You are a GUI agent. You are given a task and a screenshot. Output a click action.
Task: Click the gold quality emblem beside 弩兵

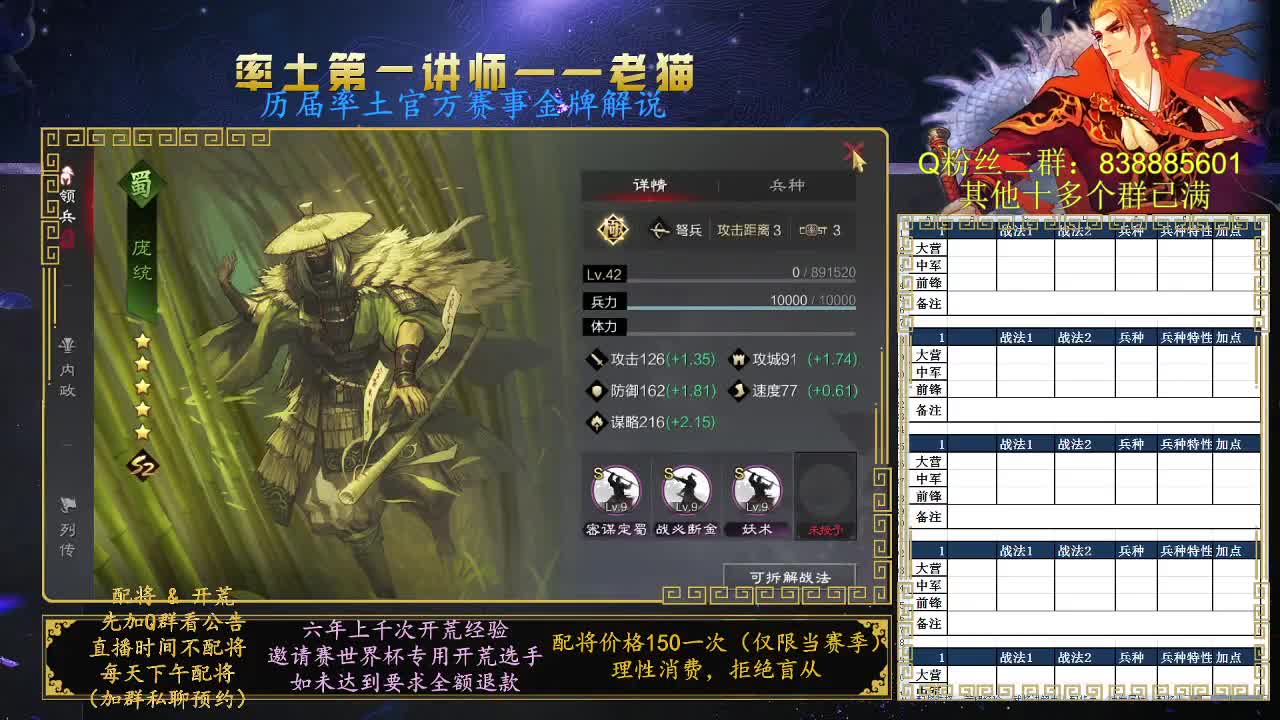pyautogui.click(x=613, y=229)
